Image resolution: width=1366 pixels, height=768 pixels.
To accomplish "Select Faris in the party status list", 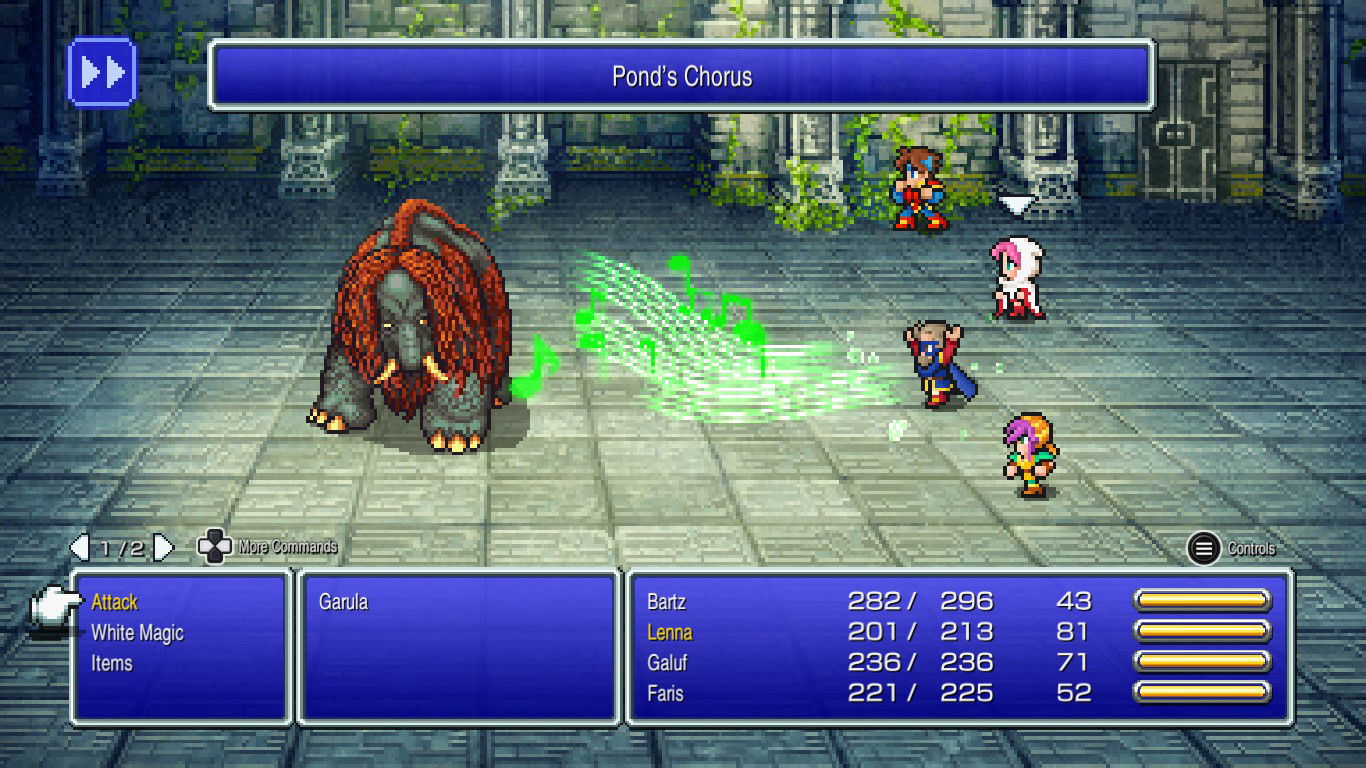I will (x=666, y=692).
